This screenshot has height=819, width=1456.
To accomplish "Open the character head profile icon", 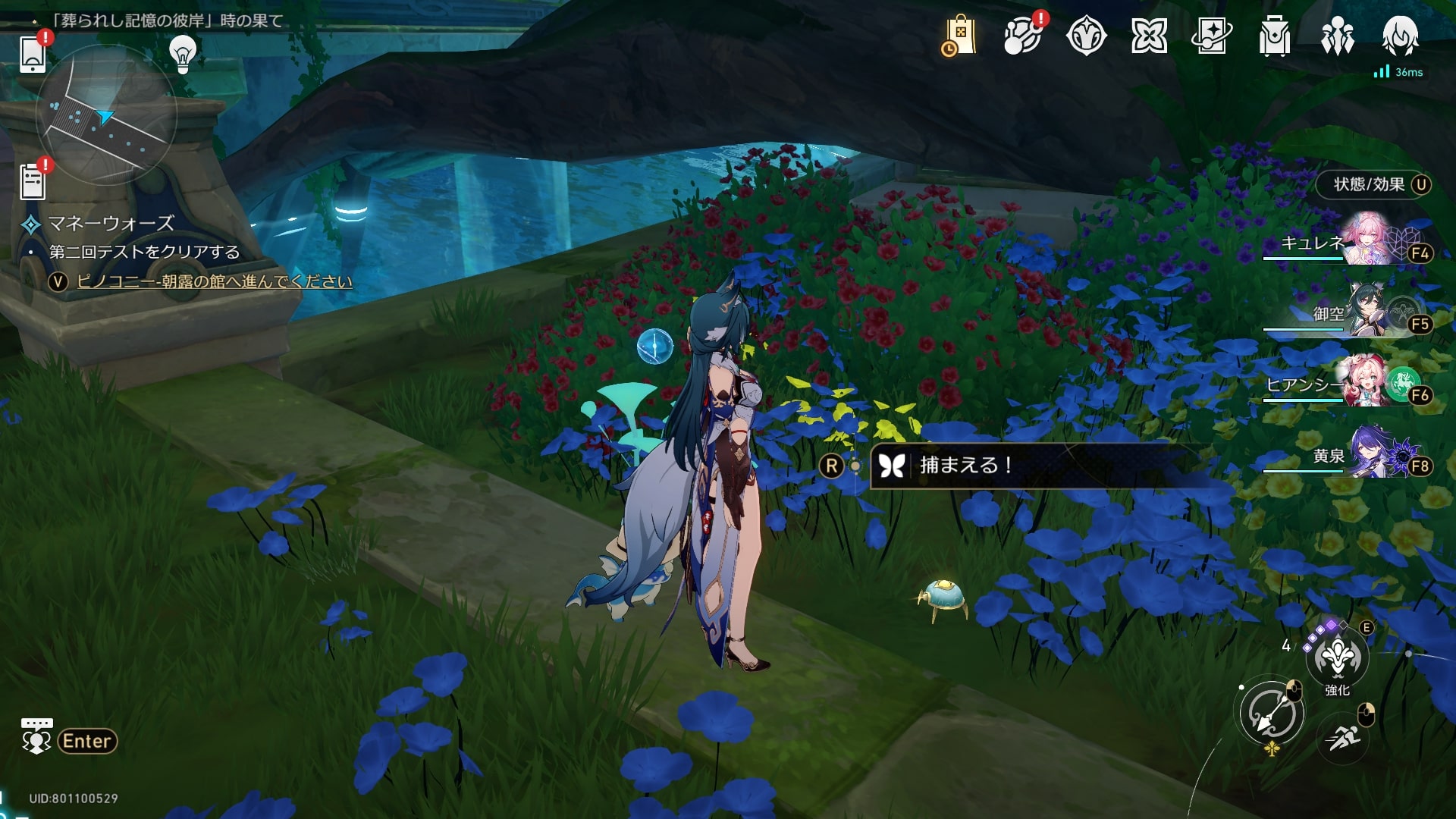I will coord(1400,36).
